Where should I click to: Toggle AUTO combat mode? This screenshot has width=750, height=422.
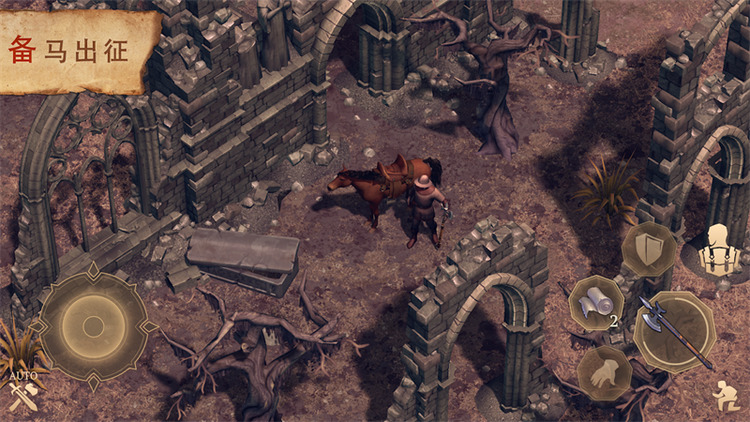pos(22,393)
